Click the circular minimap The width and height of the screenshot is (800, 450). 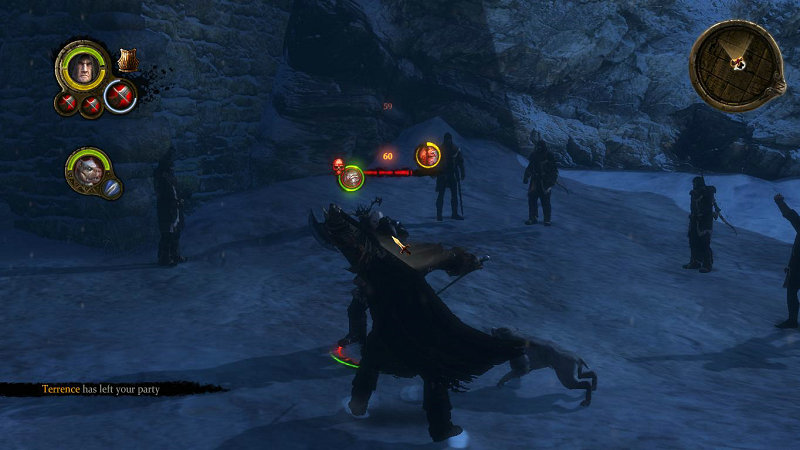tap(738, 62)
